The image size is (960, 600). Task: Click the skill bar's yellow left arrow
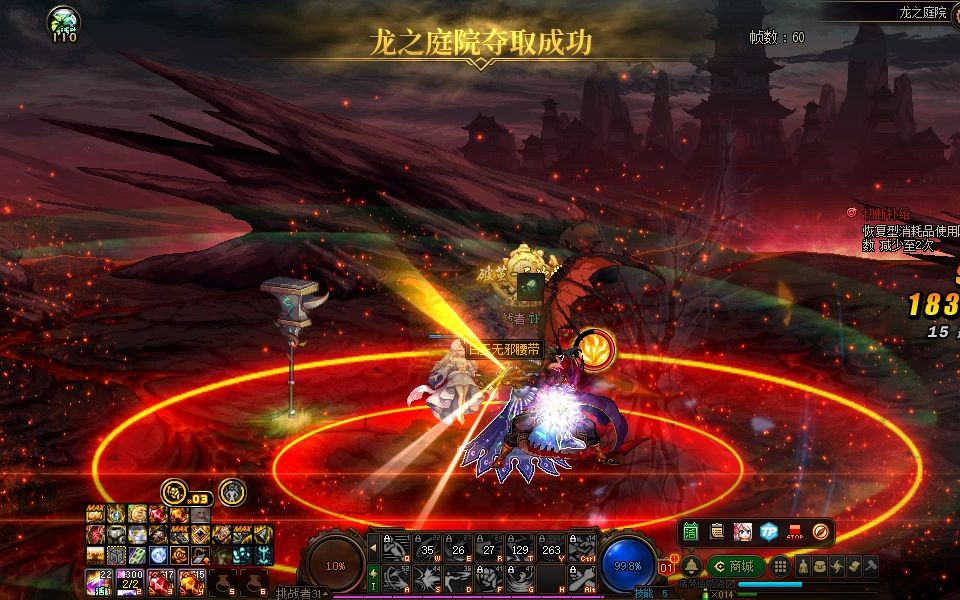click(373, 545)
